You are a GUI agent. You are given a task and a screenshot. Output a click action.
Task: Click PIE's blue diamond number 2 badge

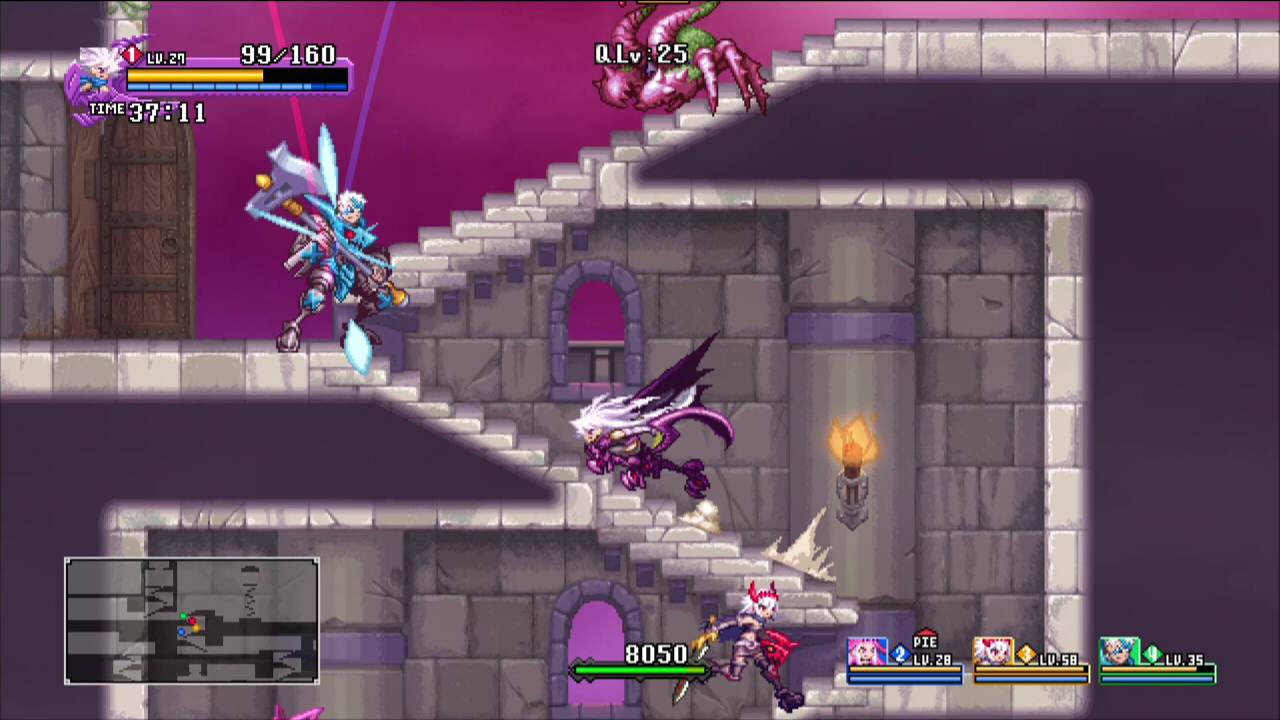coord(900,652)
